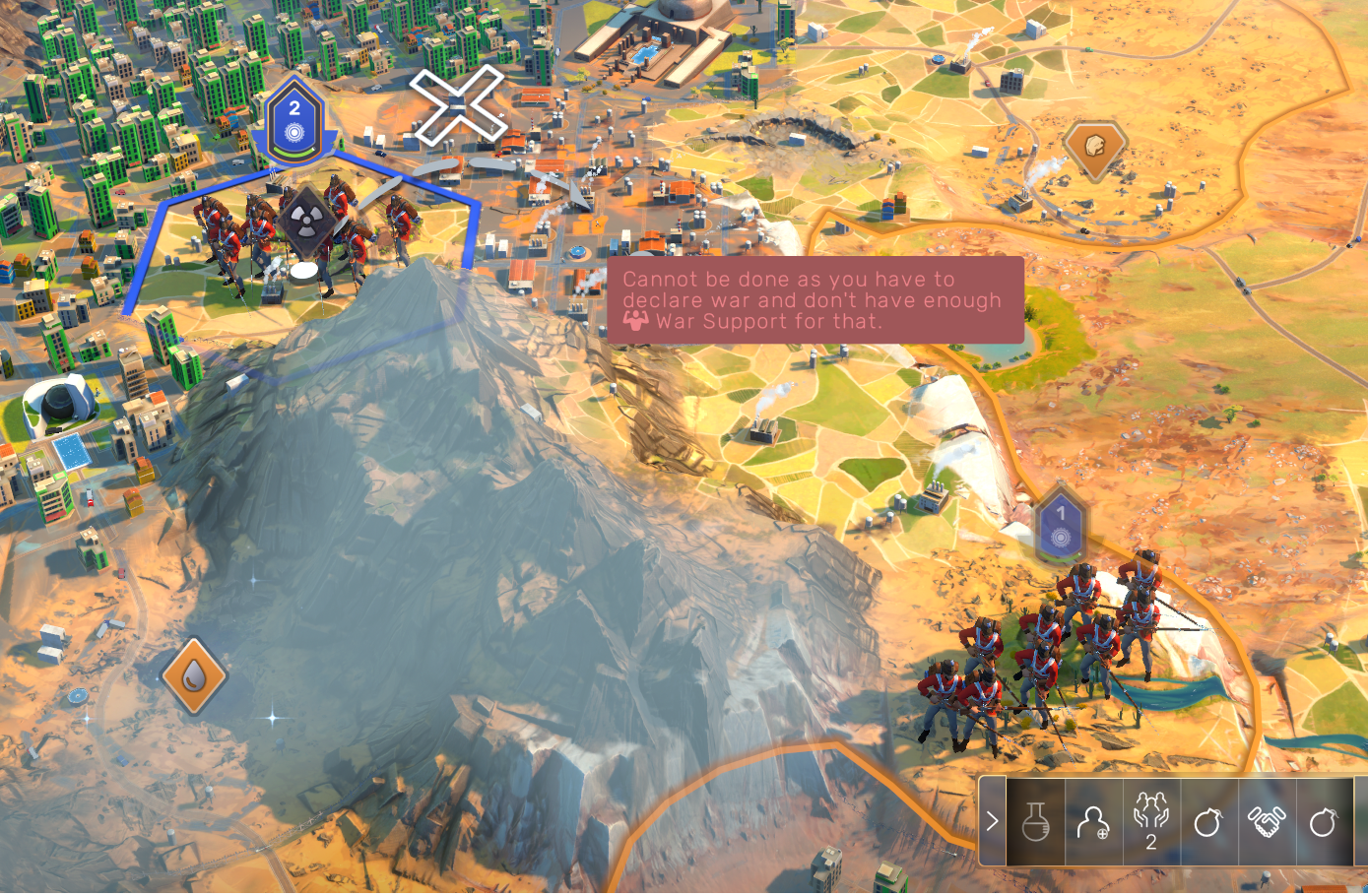The height and width of the screenshot is (896, 1368).
Task: Open the bomb notification right of the handshake
Action: [x=1323, y=821]
